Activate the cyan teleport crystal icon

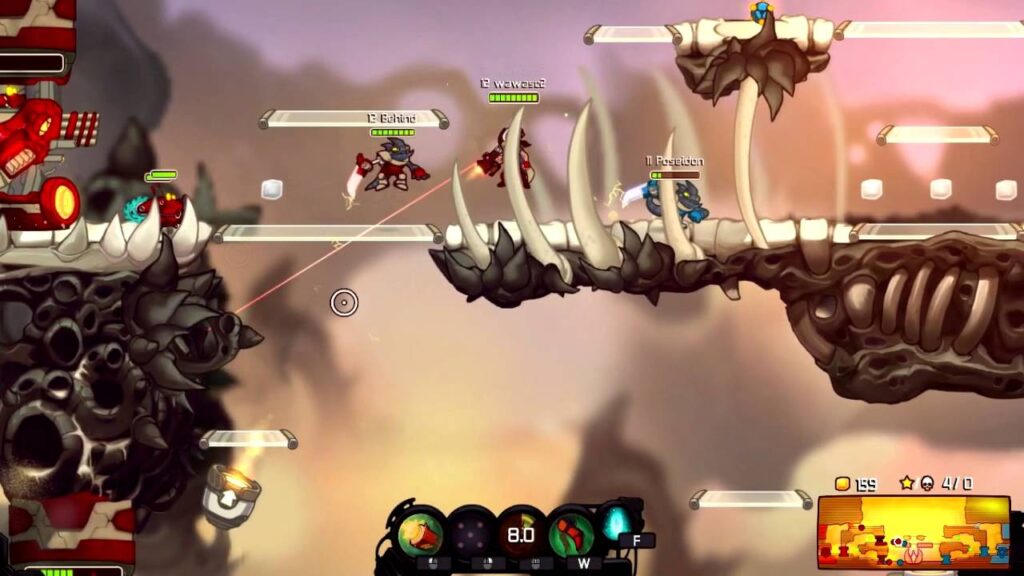coord(614,521)
